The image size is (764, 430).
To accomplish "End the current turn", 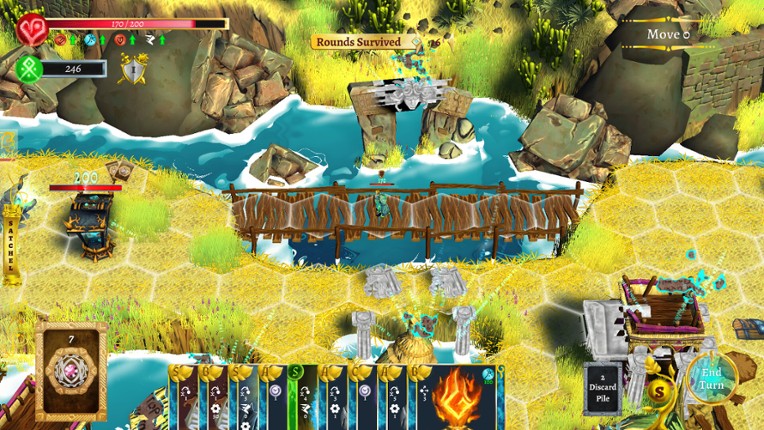I will click(712, 378).
